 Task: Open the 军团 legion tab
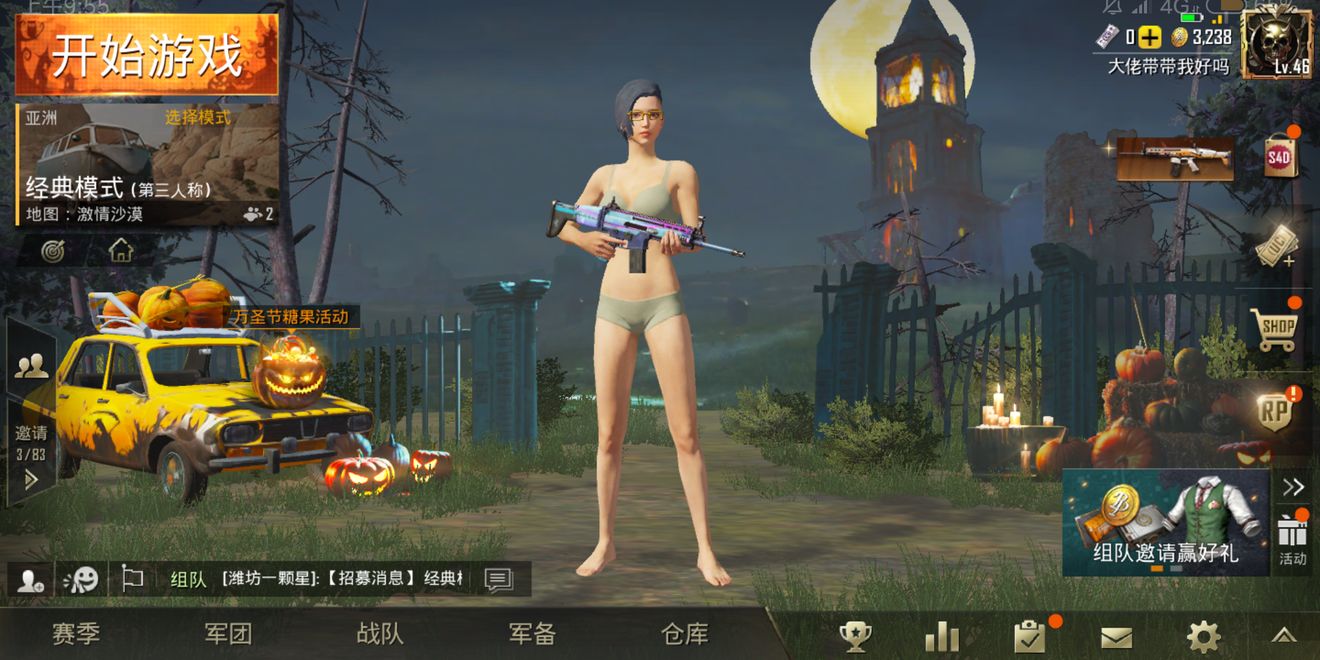[228, 634]
